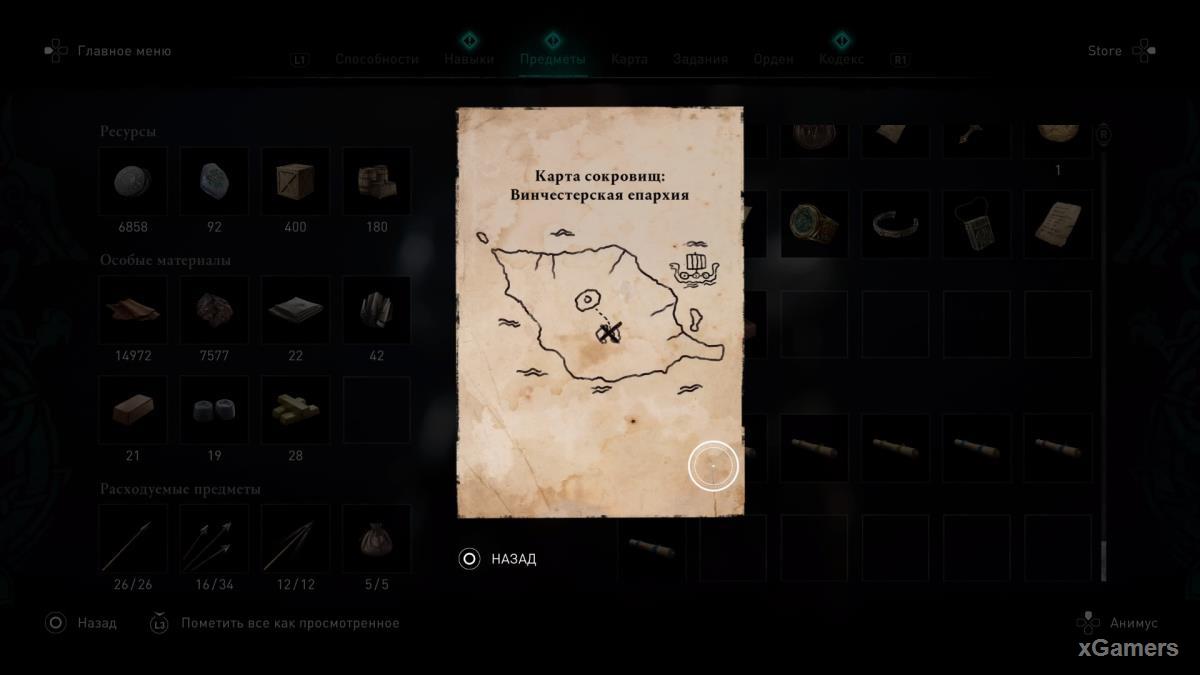Select the Предметы tab

[x=552, y=59]
